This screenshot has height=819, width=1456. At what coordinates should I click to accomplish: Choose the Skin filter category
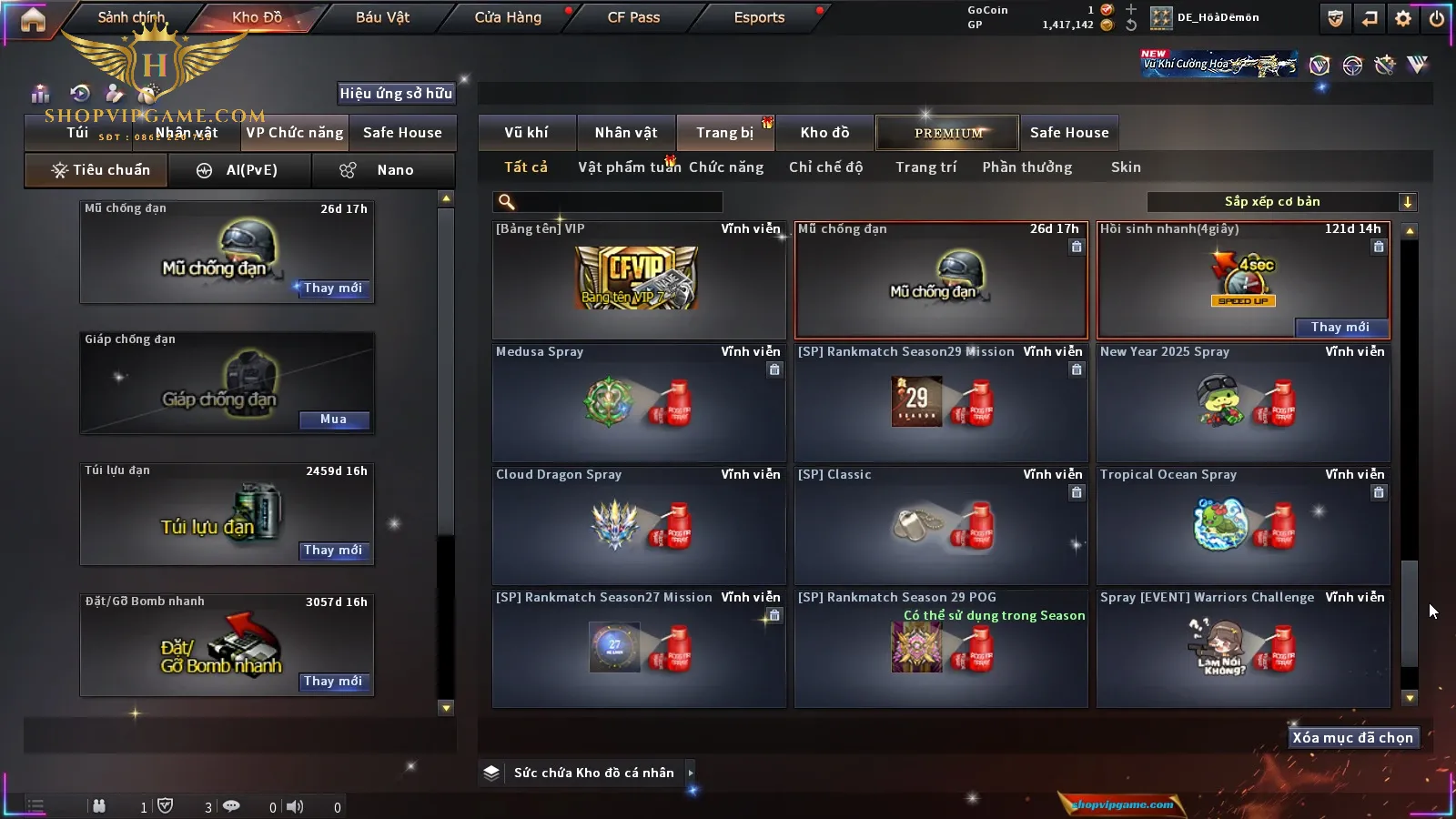(x=1126, y=167)
